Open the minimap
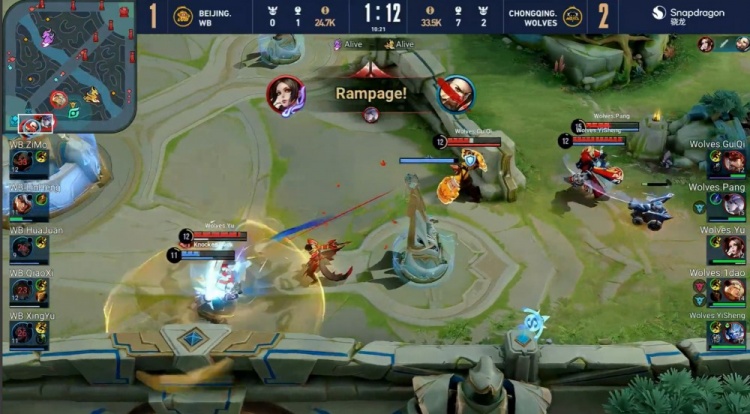 point(70,68)
